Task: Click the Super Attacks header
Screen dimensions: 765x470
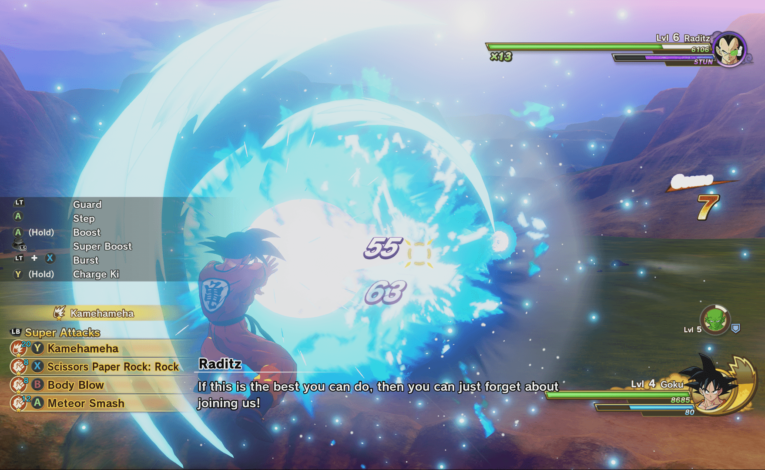Action: [62, 332]
